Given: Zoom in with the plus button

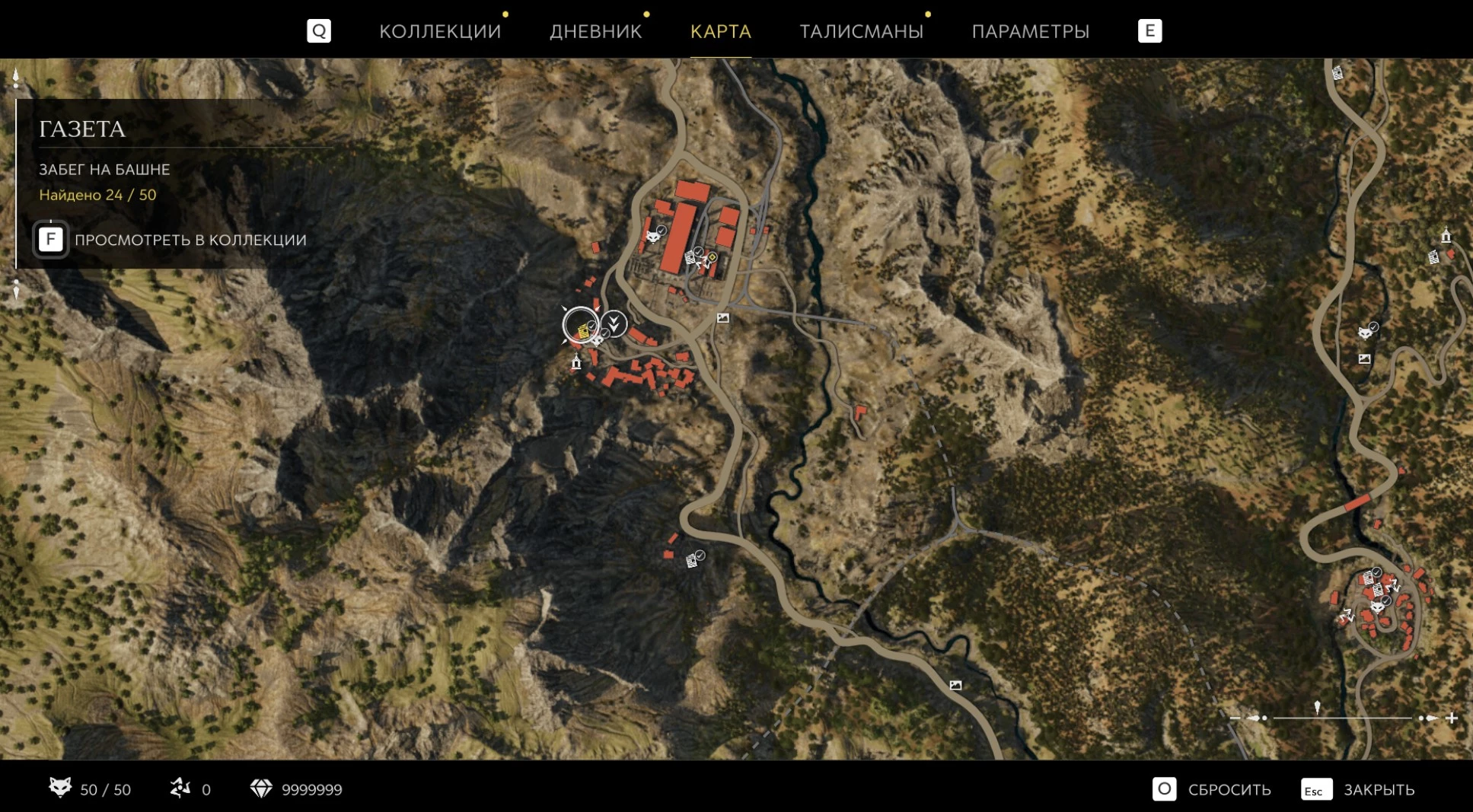Looking at the screenshot, I should click(x=1452, y=718).
